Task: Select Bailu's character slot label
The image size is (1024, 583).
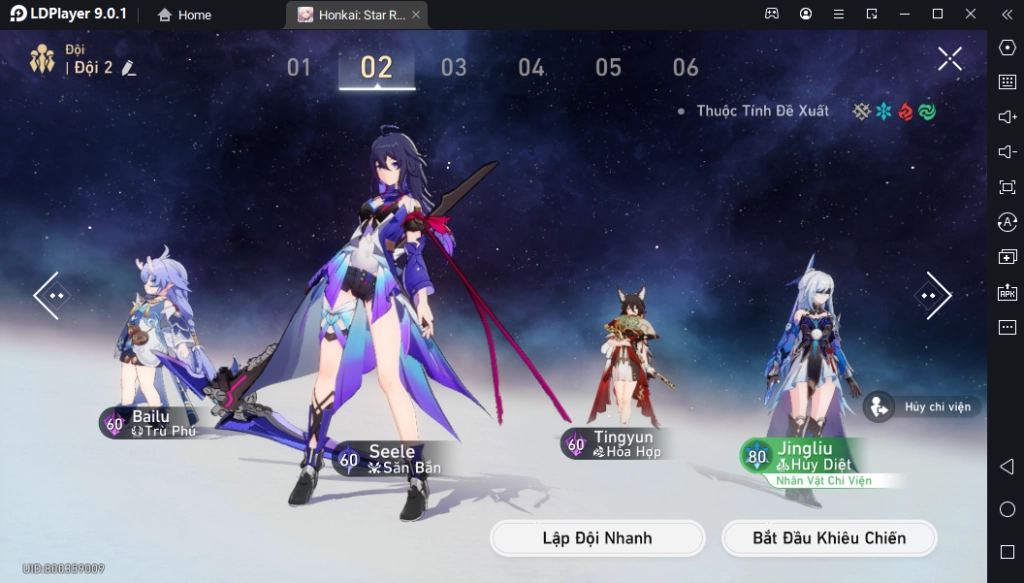Action: coord(152,423)
